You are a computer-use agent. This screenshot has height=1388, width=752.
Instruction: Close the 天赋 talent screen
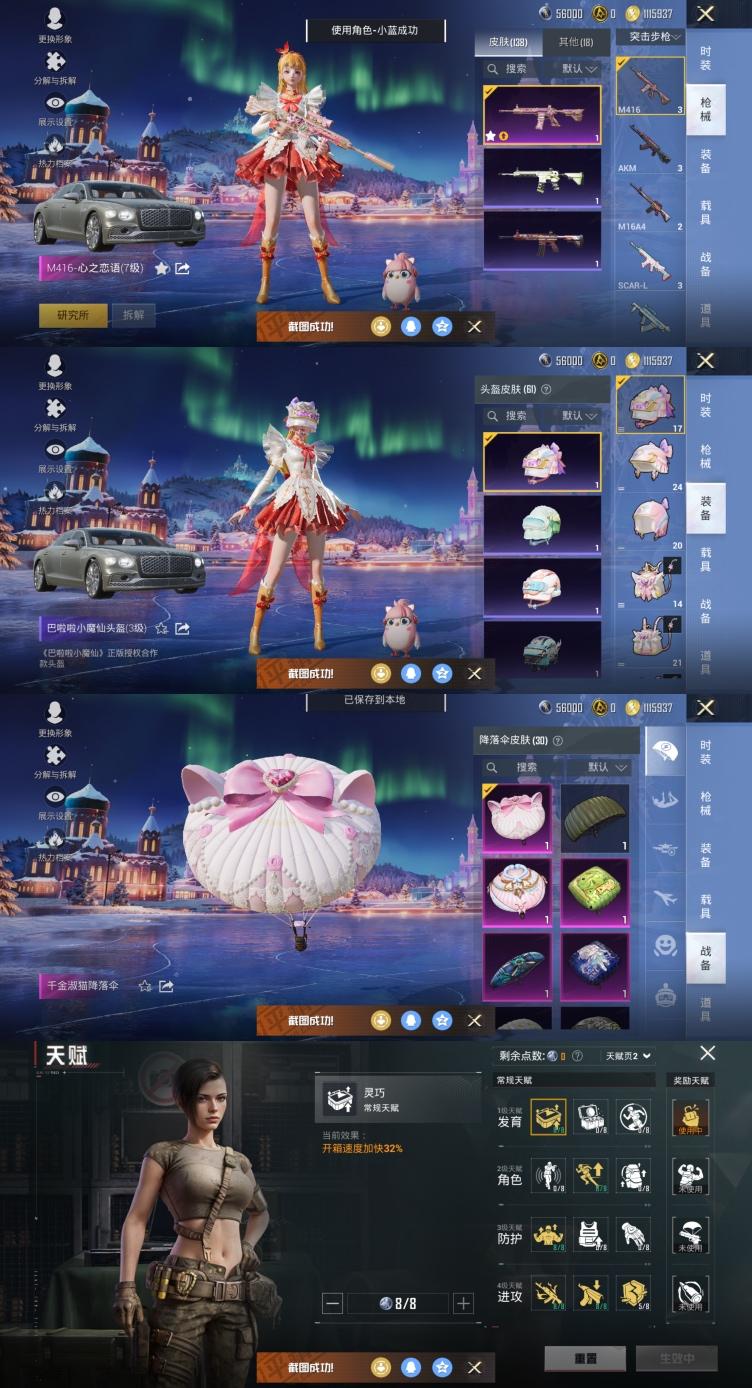point(707,1053)
